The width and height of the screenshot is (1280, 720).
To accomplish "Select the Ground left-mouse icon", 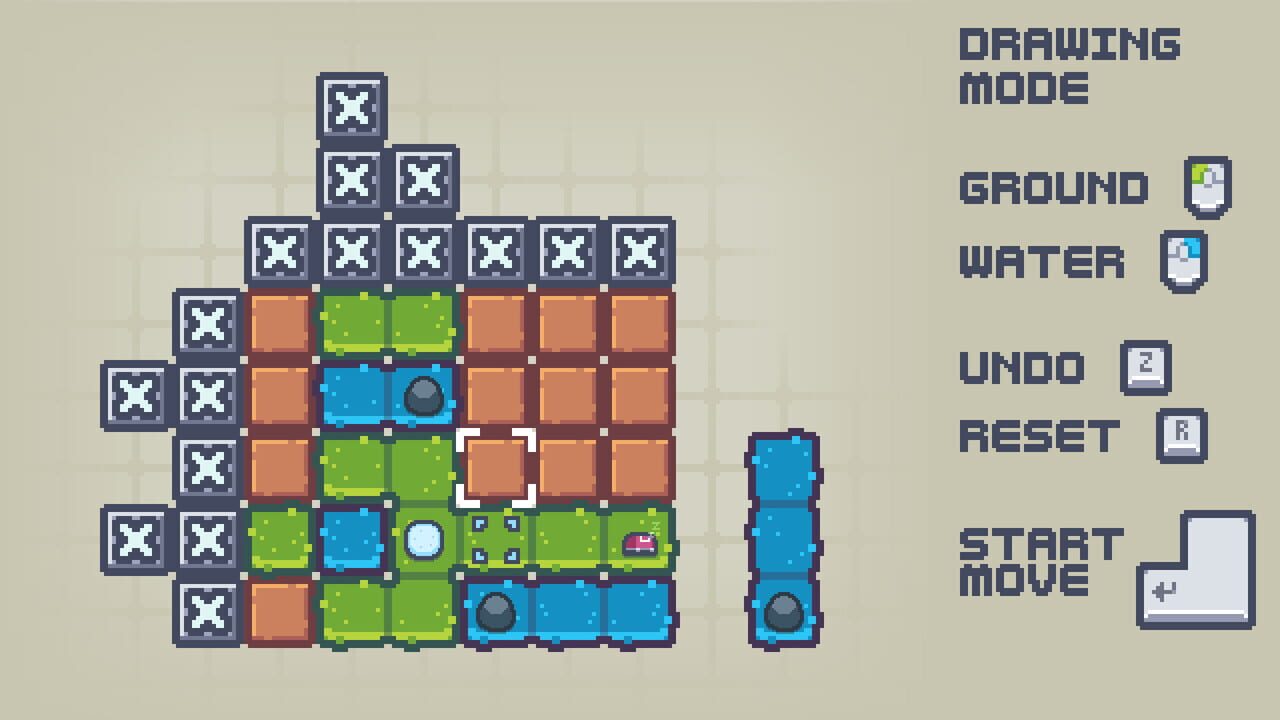I will click(1206, 186).
